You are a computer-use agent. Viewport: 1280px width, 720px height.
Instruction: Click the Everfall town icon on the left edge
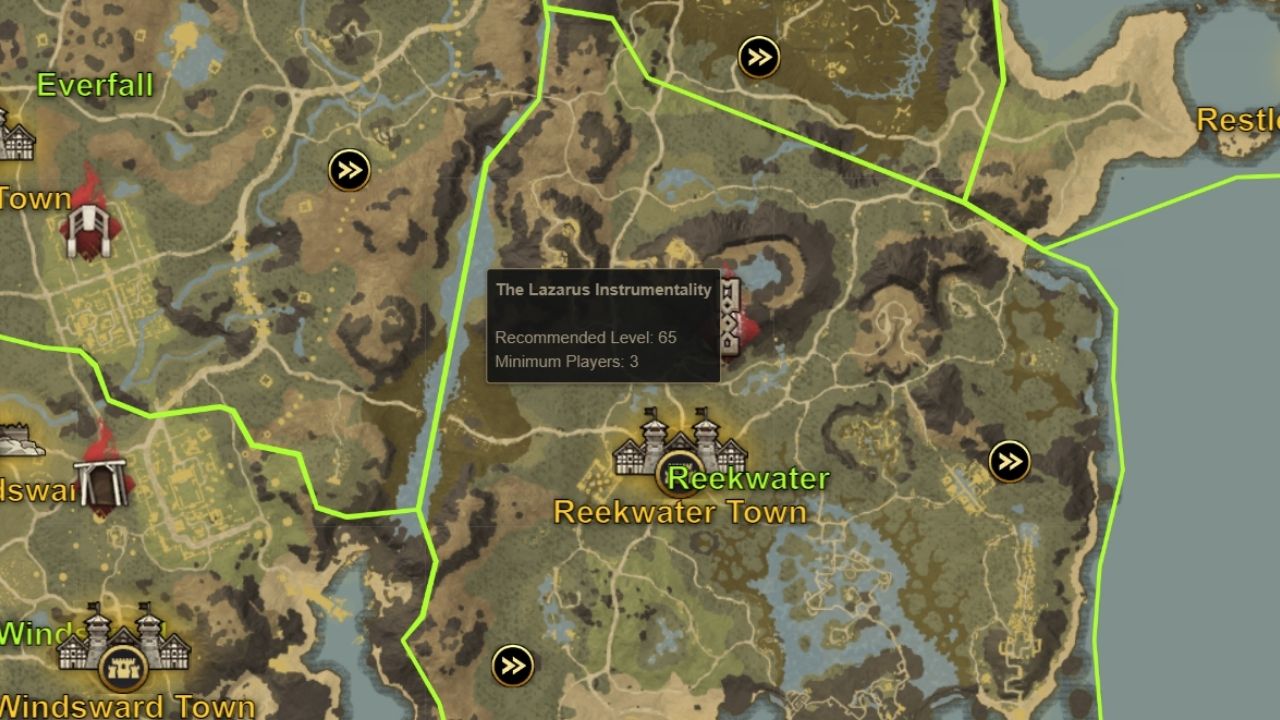coord(15,135)
